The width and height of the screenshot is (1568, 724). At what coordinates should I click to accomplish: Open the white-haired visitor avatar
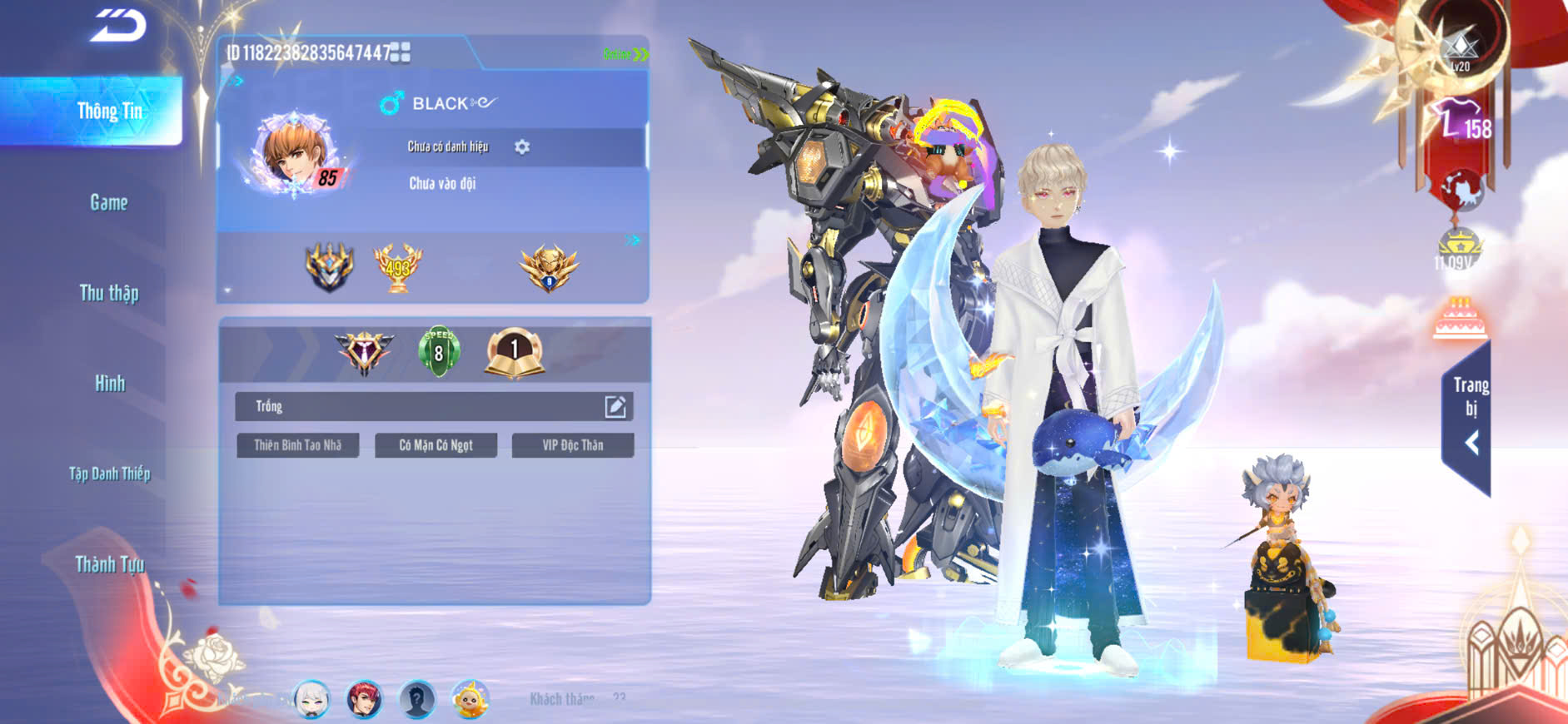coord(312,699)
